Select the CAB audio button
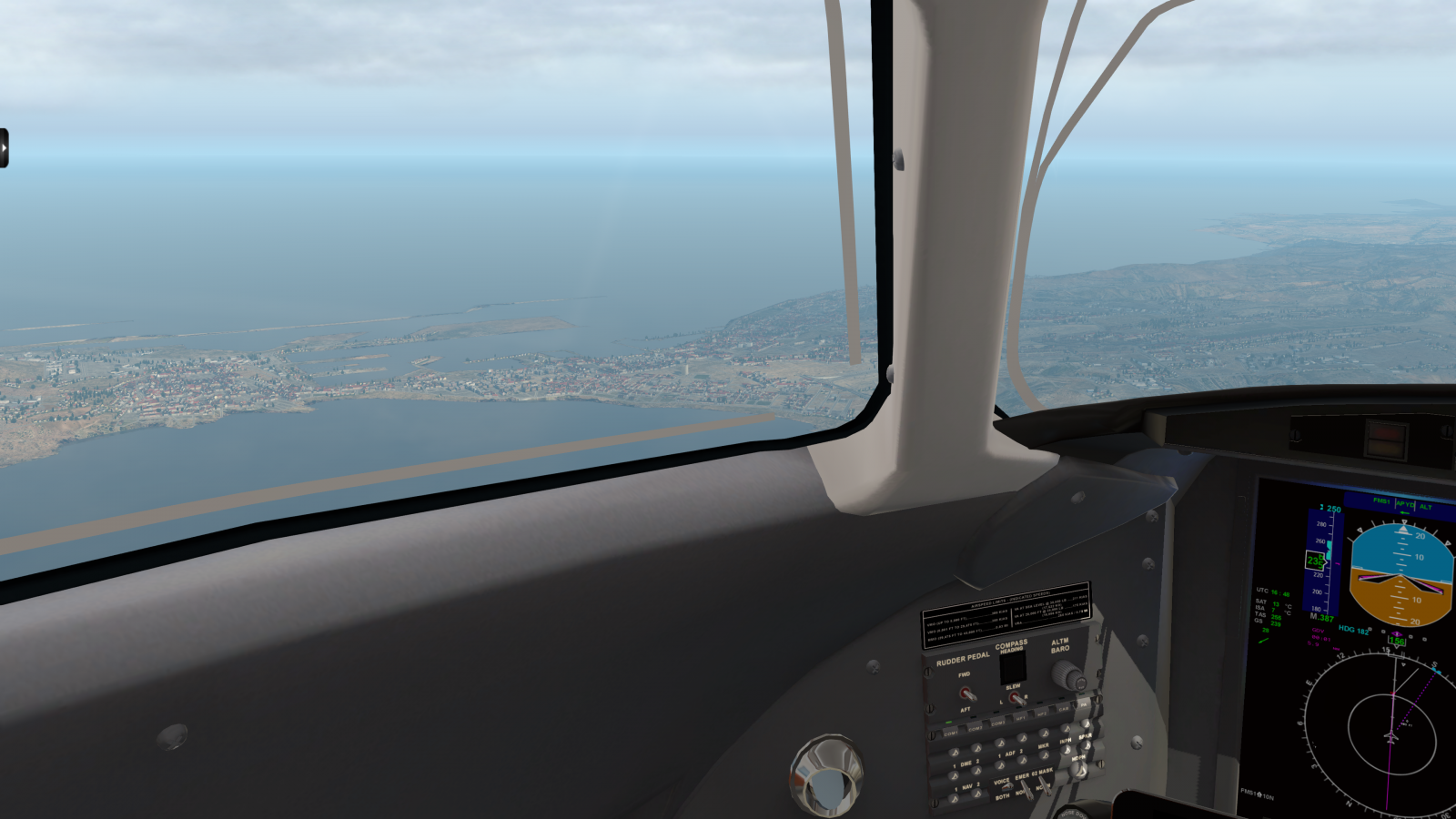1456x819 pixels. click(1063, 709)
